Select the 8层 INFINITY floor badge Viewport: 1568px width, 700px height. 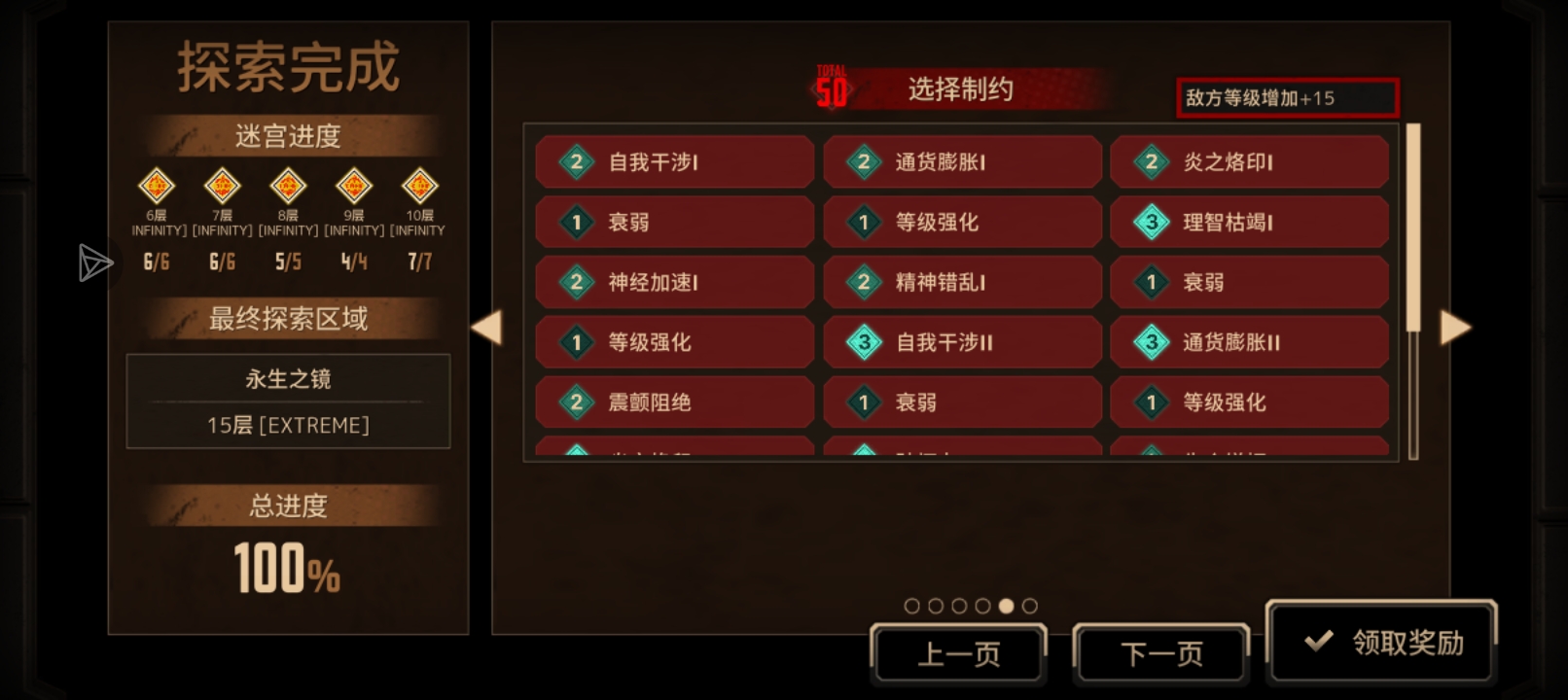tap(288, 187)
